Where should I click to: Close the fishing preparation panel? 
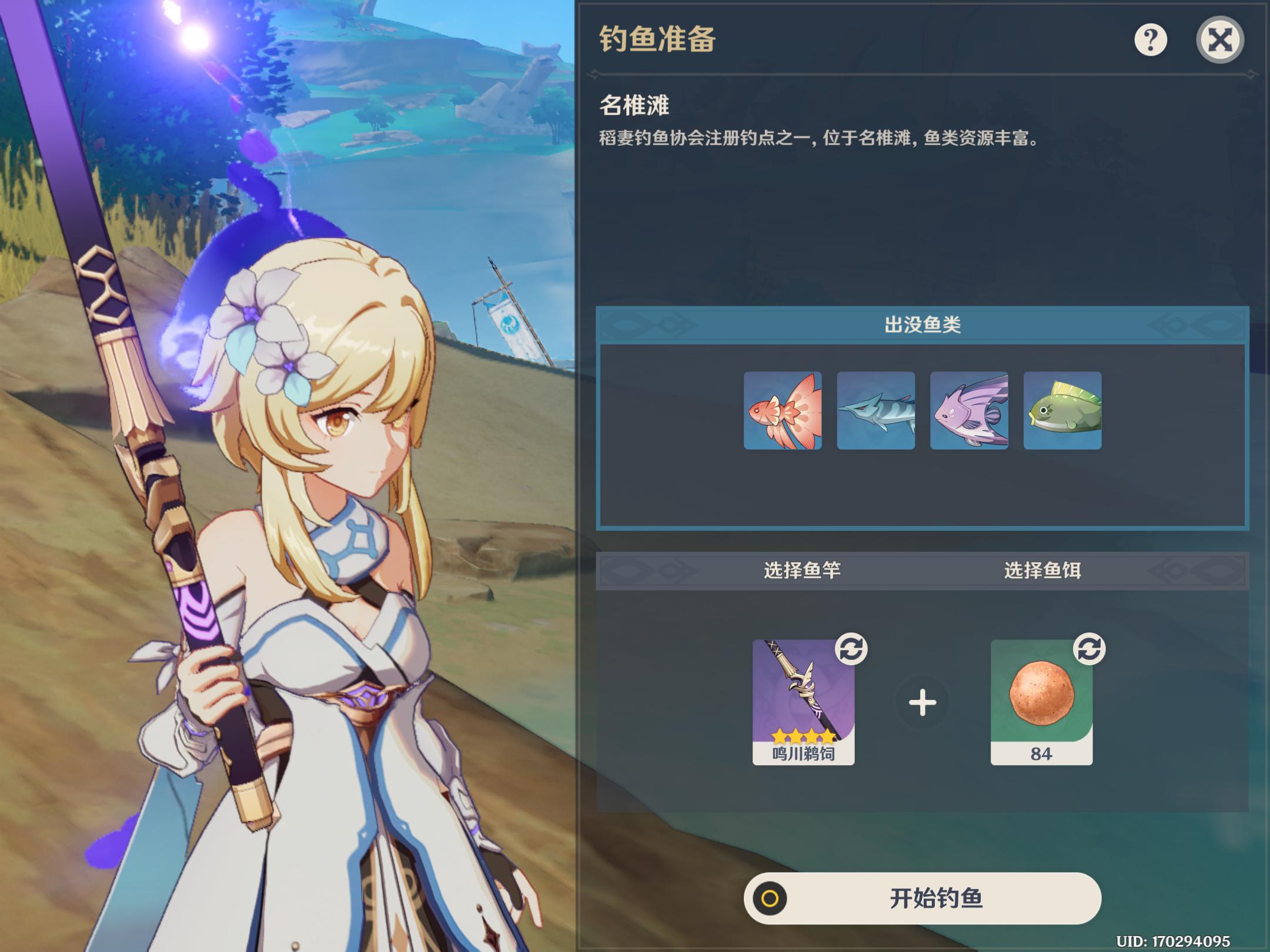1219,40
